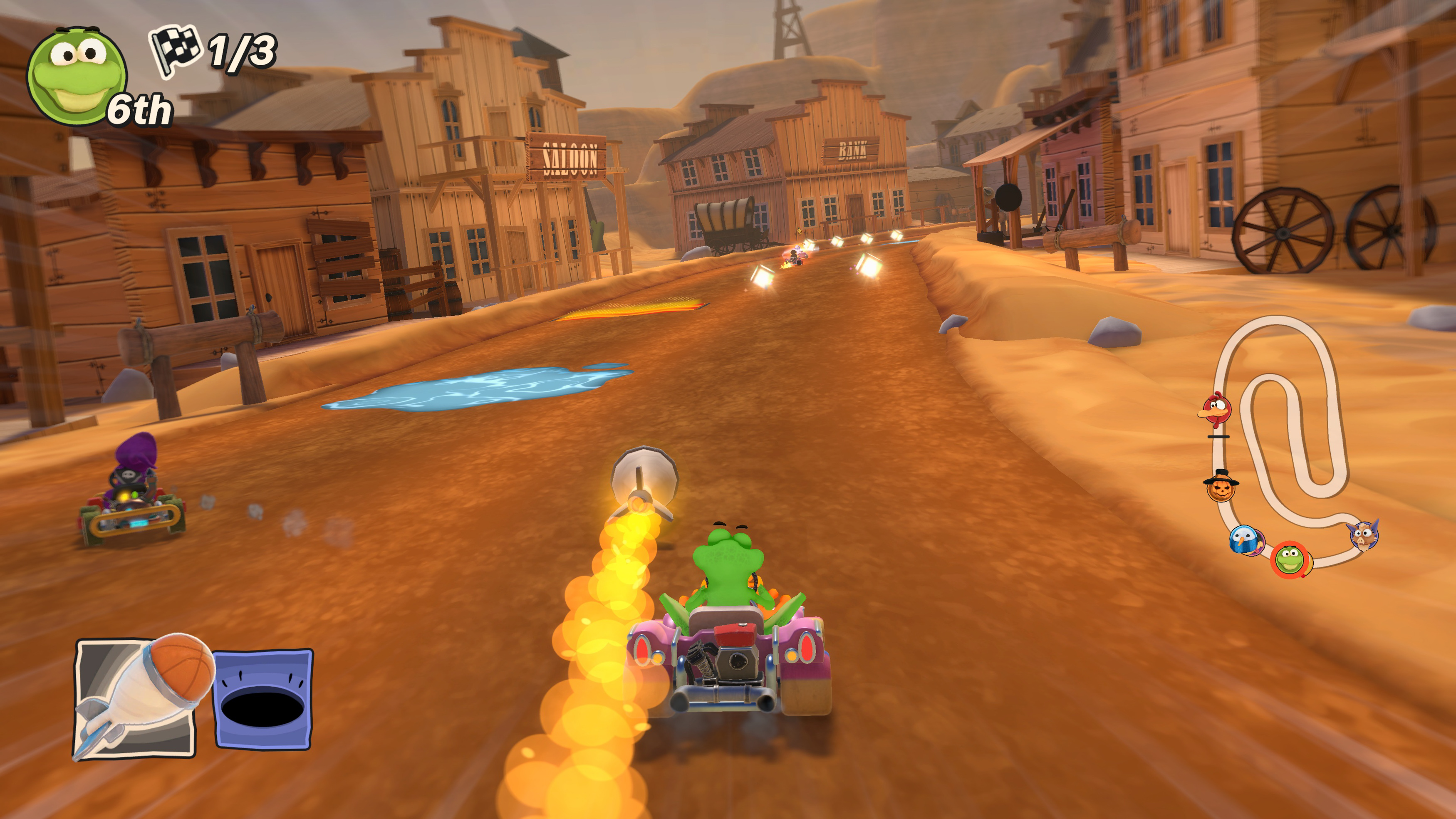Select the pumpkin head racer marker
Image resolution: width=1456 pixels, height=819 pixels.
tap(1221, 486)
